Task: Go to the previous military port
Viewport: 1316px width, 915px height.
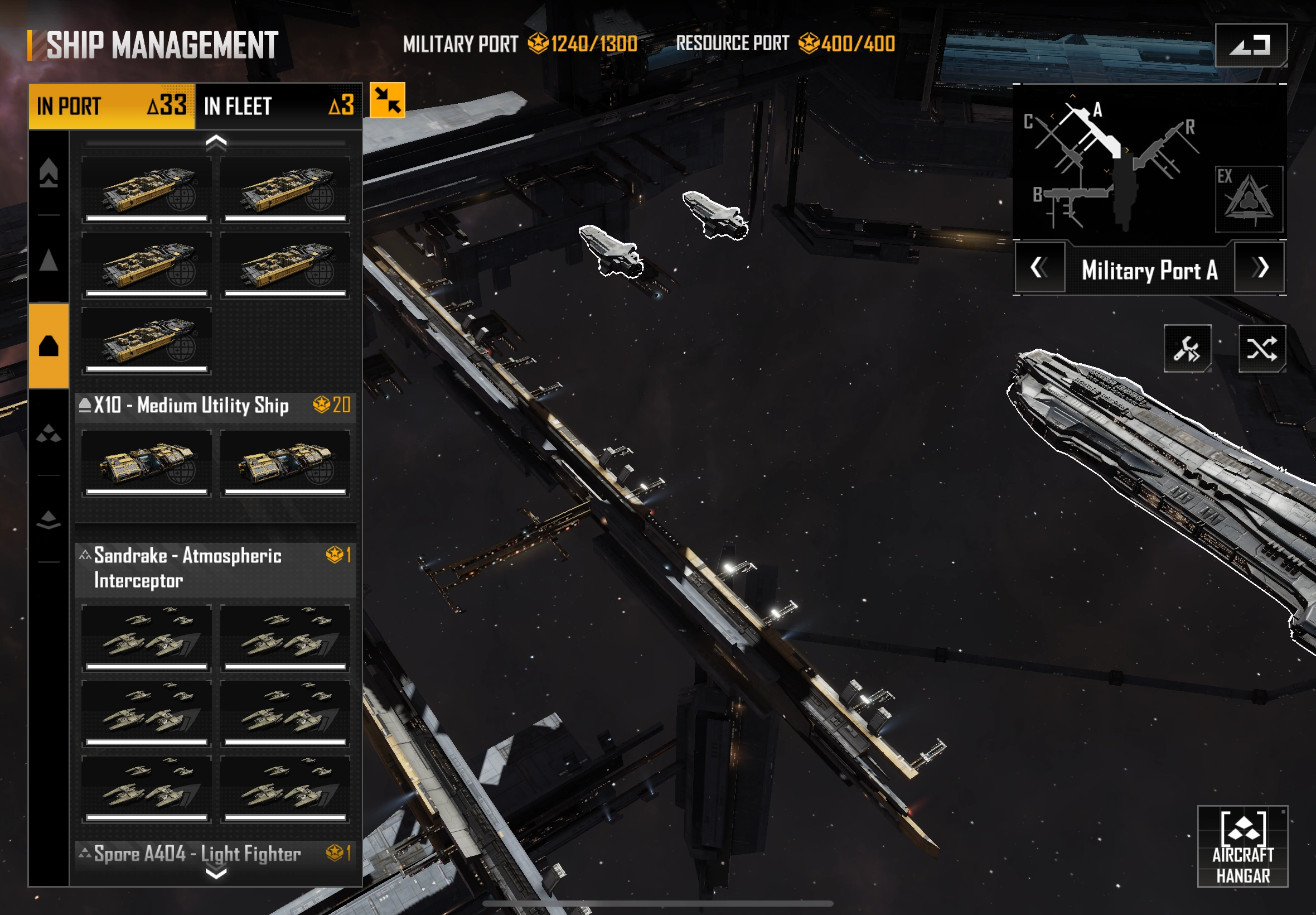Action: pos(1039,268)
